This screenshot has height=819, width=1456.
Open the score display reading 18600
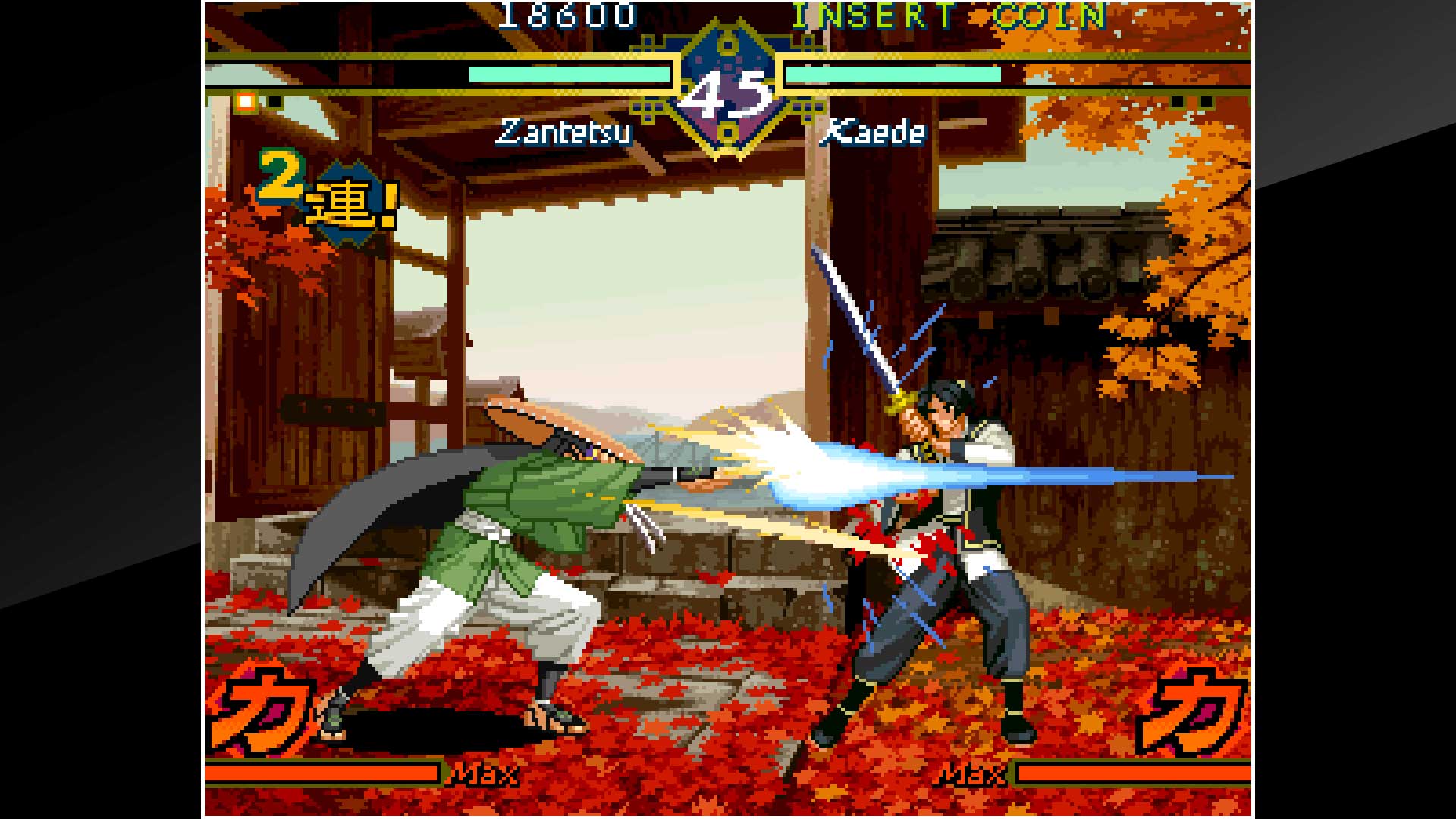tap(569, 15)
